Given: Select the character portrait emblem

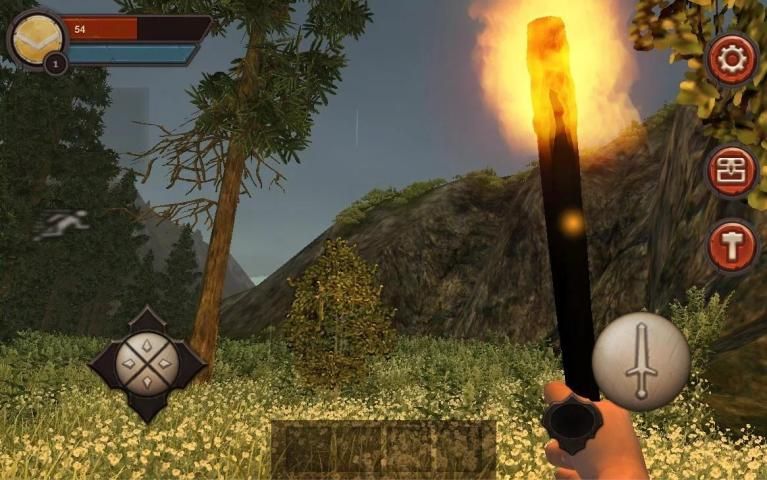Looking at the screenshot, I should coord(37,37).
